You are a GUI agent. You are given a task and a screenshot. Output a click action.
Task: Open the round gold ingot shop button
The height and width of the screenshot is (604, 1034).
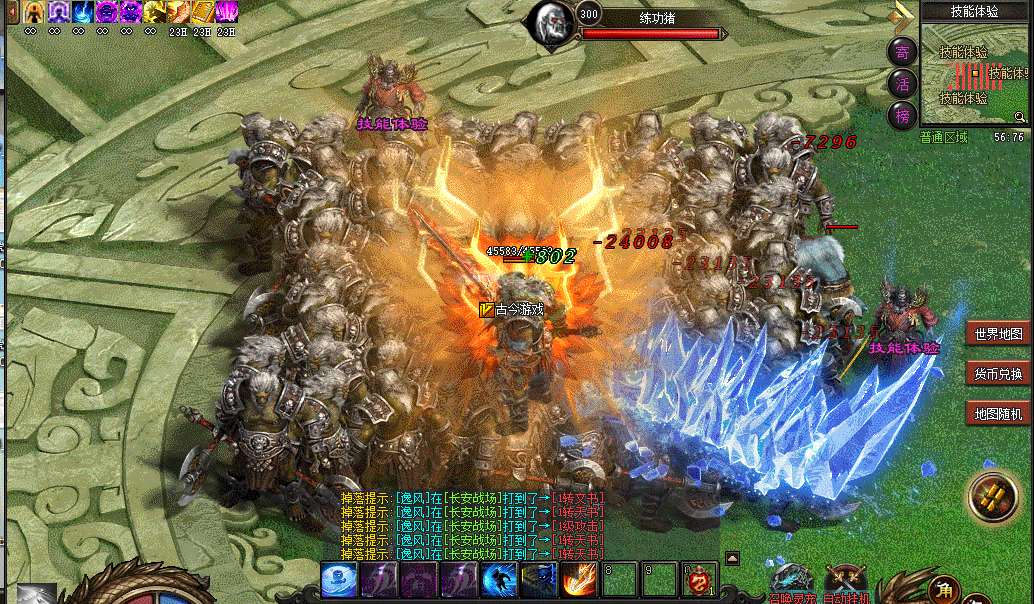(992, 497)
